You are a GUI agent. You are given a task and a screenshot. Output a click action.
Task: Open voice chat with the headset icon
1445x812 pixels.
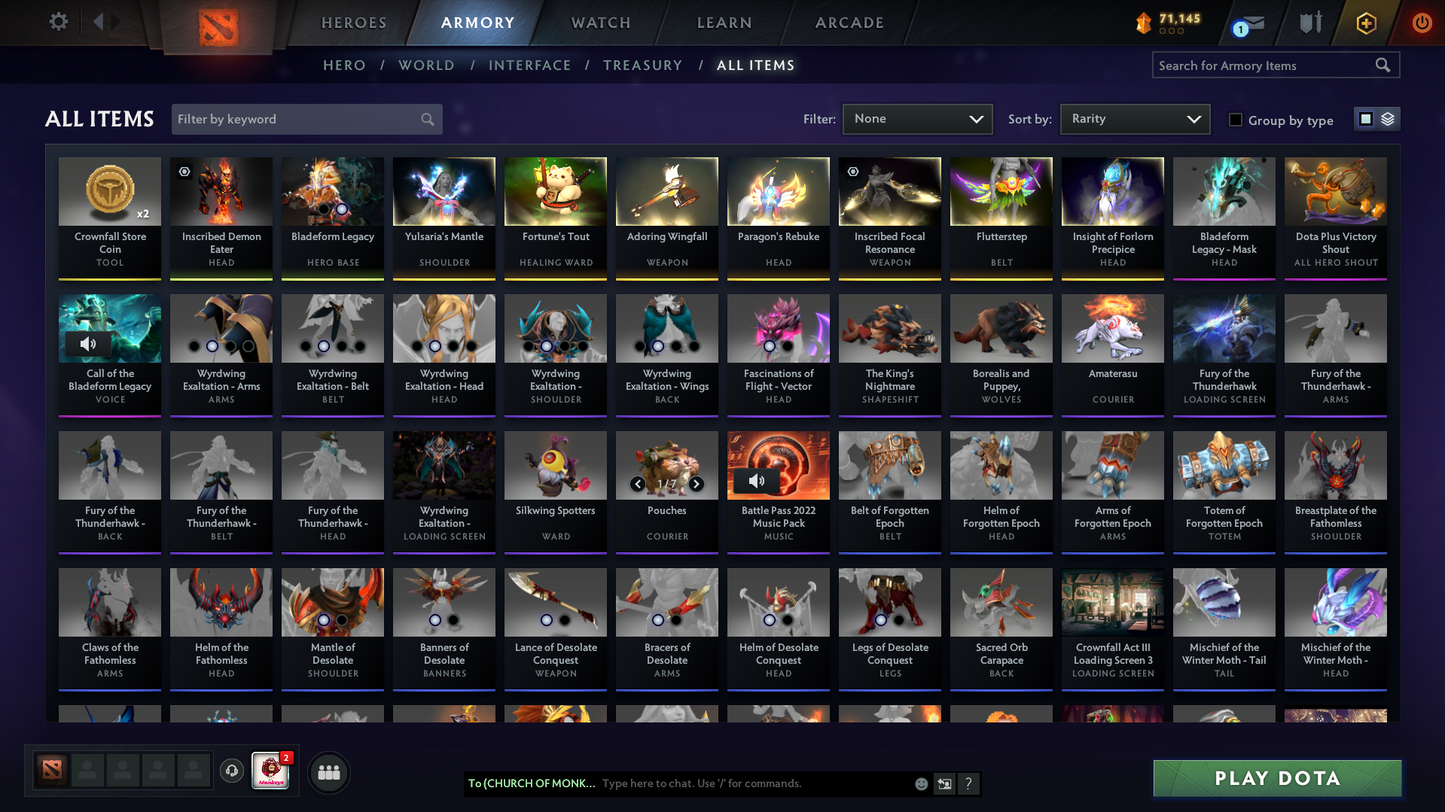[x=232, y=770]
